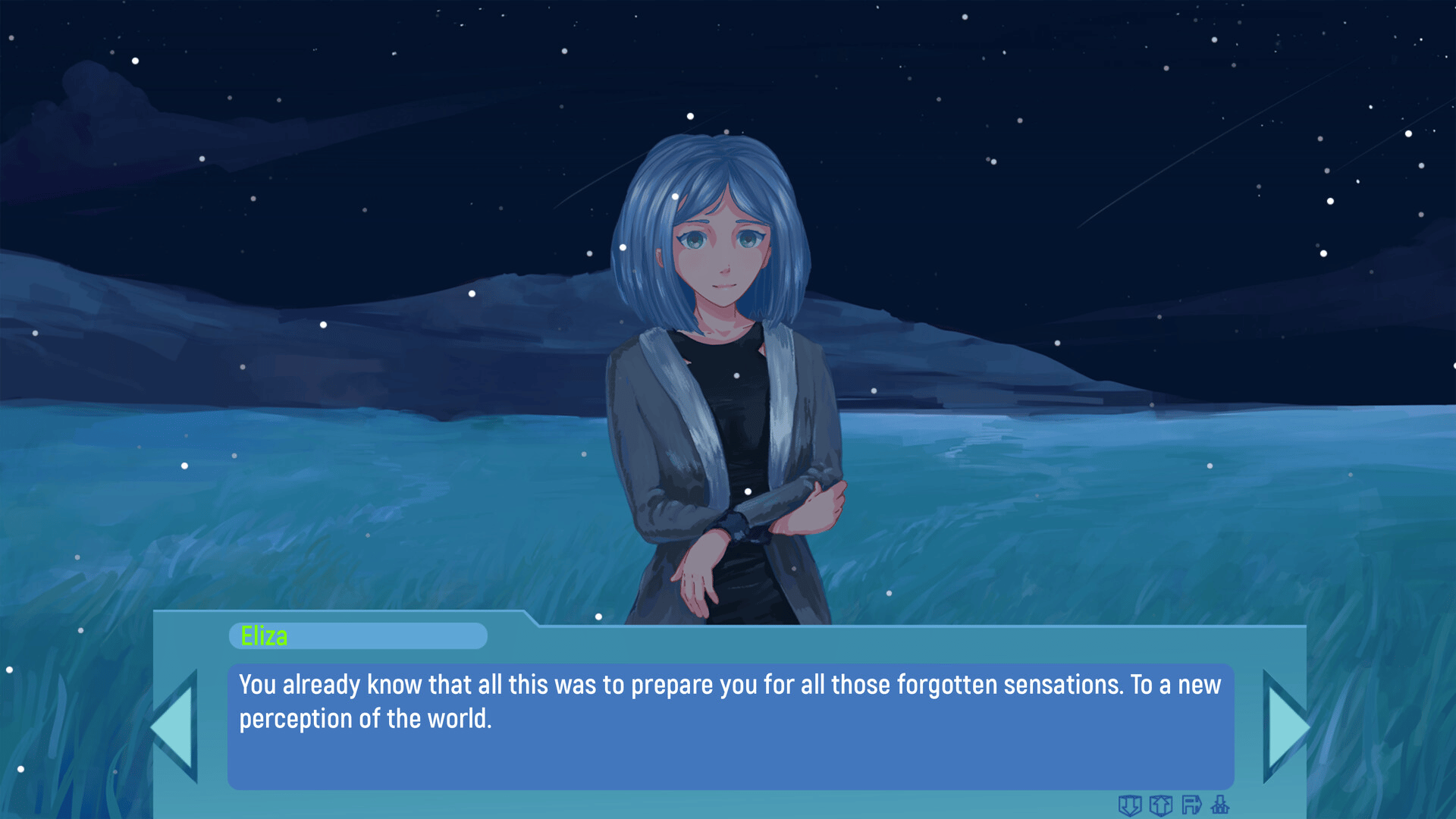This screenshot has width=1456, height=819.
Task: Click the house-shaped menu icon
Action: (1220, 805)
